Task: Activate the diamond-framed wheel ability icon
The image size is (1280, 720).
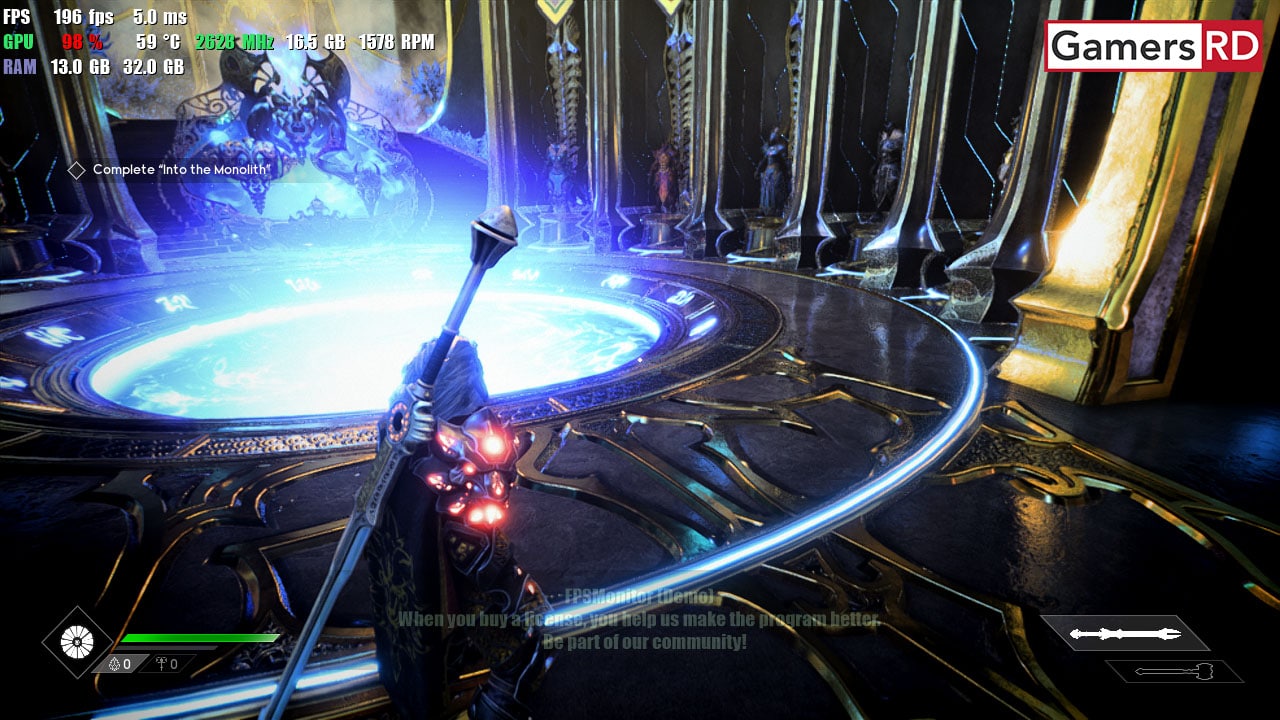Action: [x=77, y=642]
